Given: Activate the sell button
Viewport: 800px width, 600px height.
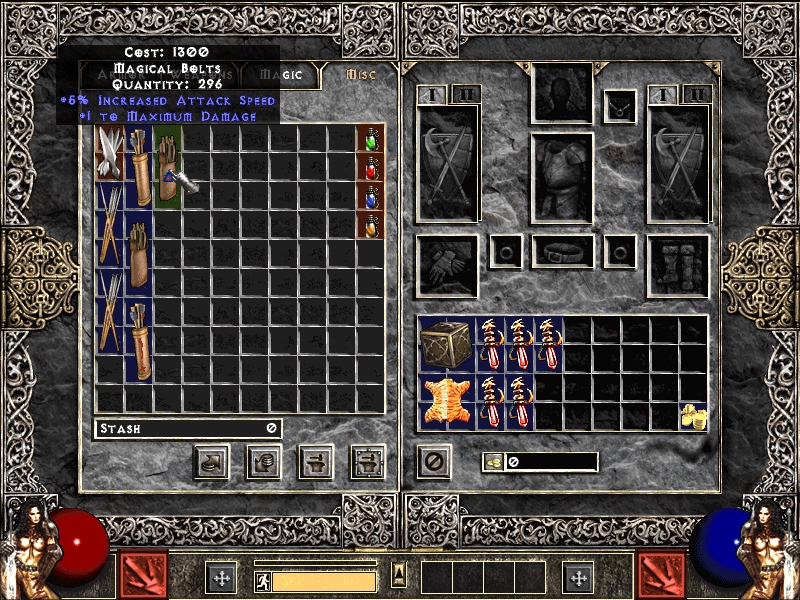Looking at the screenshot, I should click(212, 462).
